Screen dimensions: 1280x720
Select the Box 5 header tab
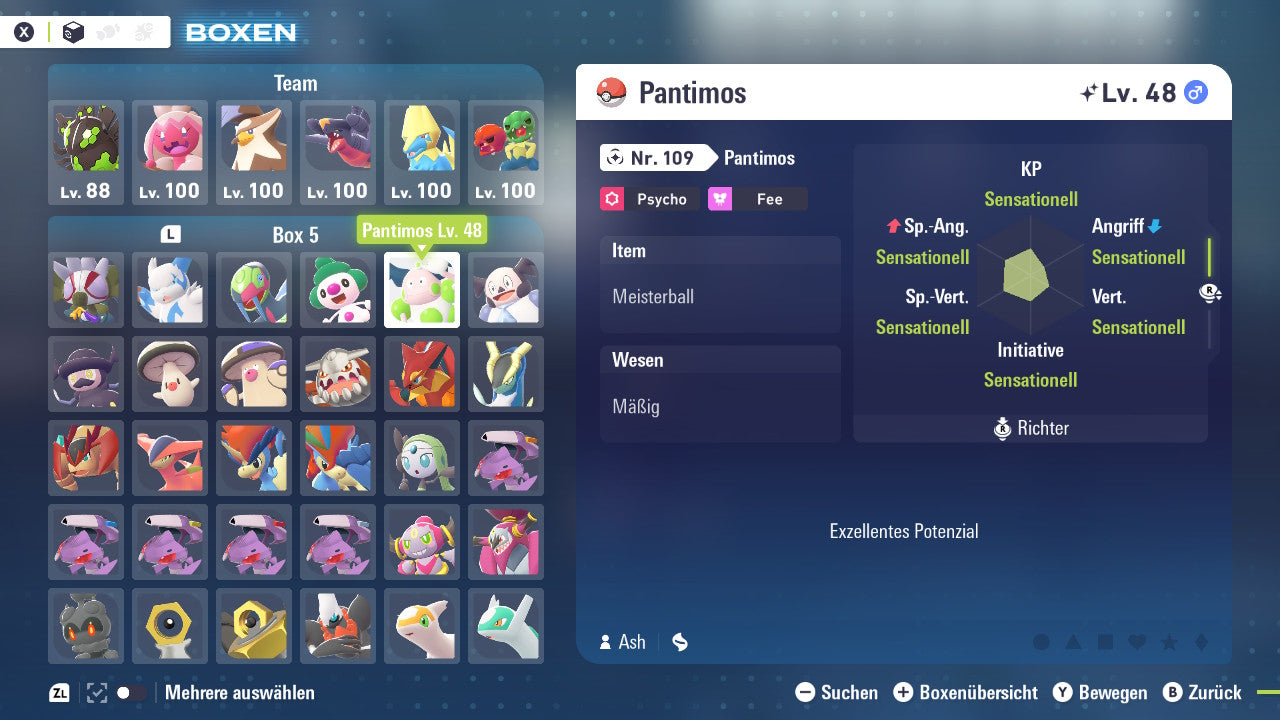295,235
